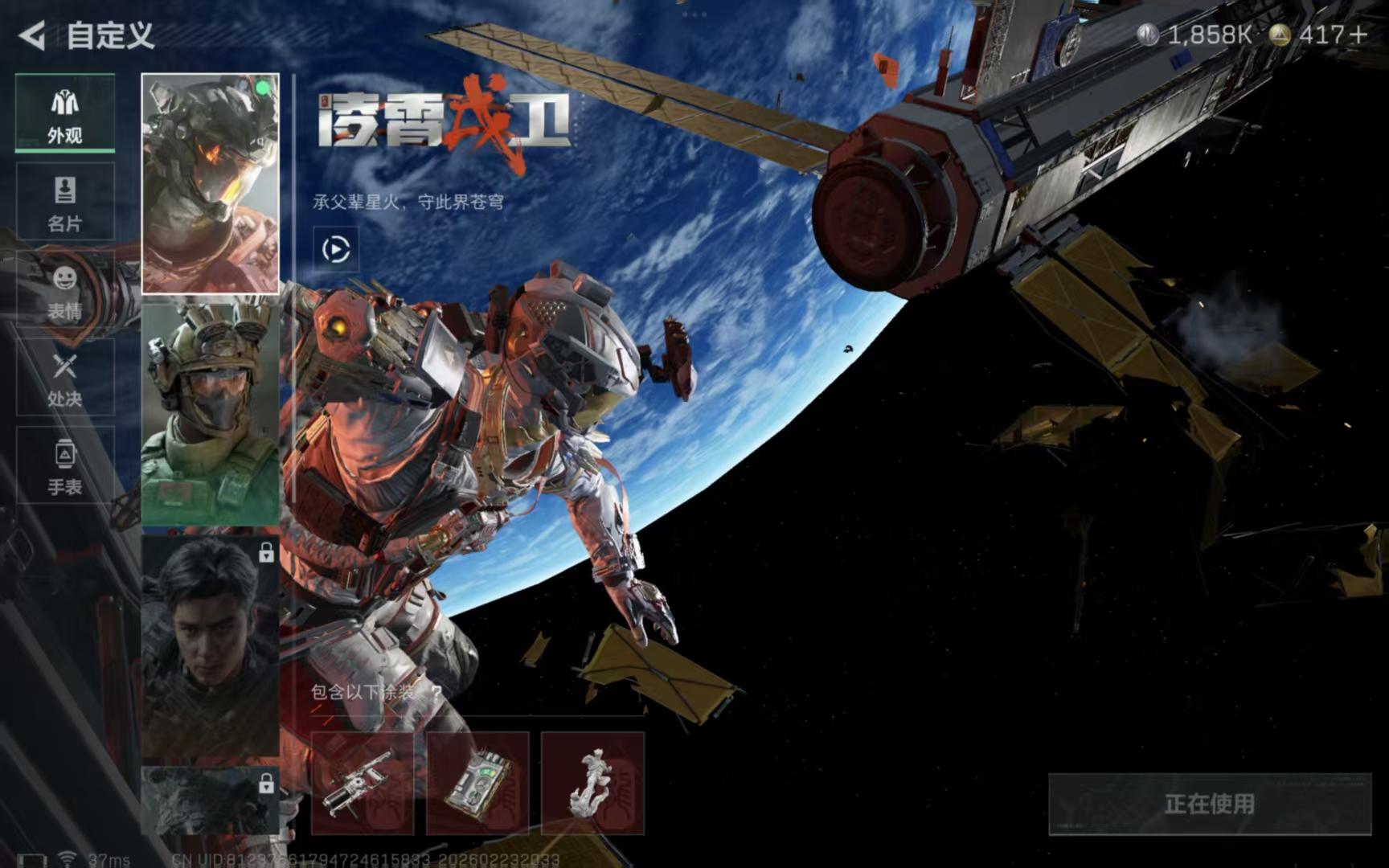
Task: View the included weapon skin item
Action: click(363, 783)
